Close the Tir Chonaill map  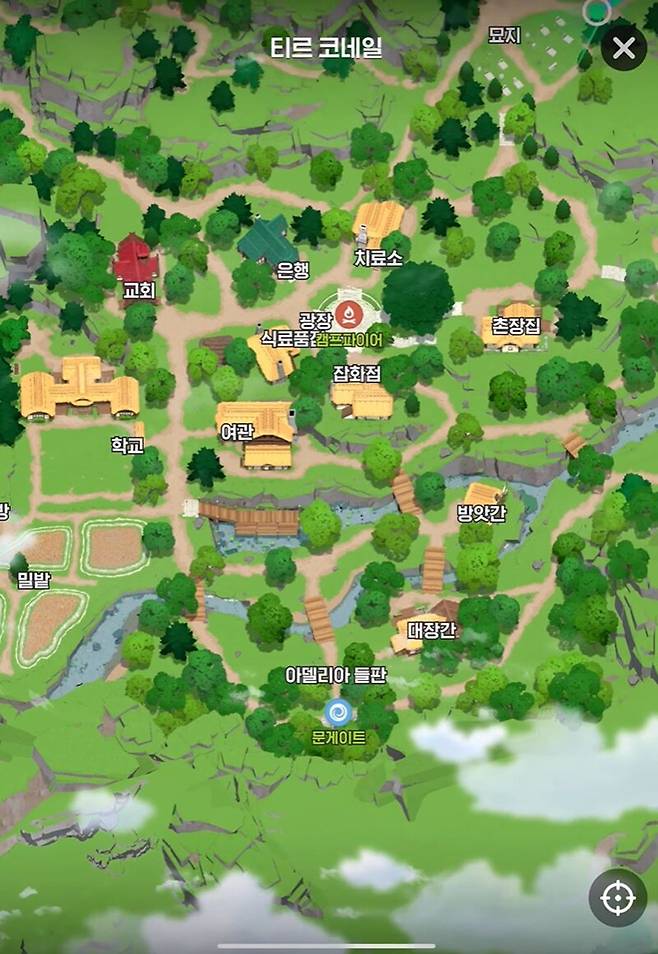[x=623, y=48]
